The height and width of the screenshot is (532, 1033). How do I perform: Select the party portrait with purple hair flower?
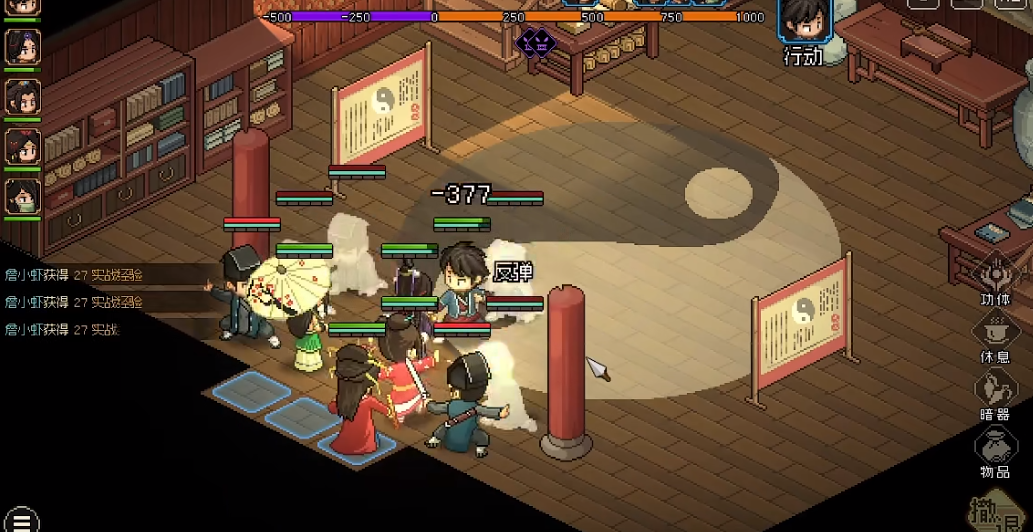pos(22,46)
